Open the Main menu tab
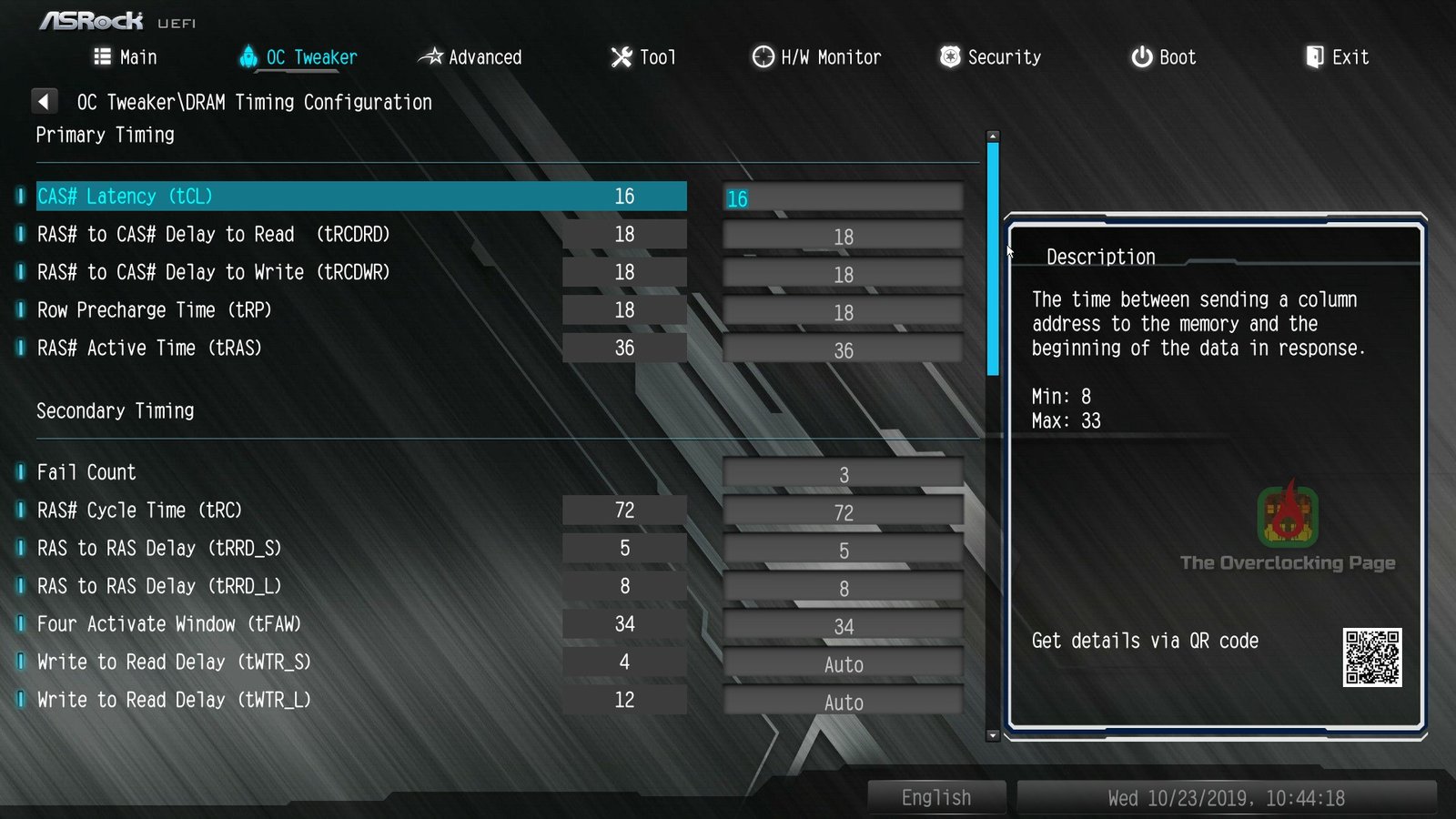Viewport: 1456px width, 819px height. (136, 56)
